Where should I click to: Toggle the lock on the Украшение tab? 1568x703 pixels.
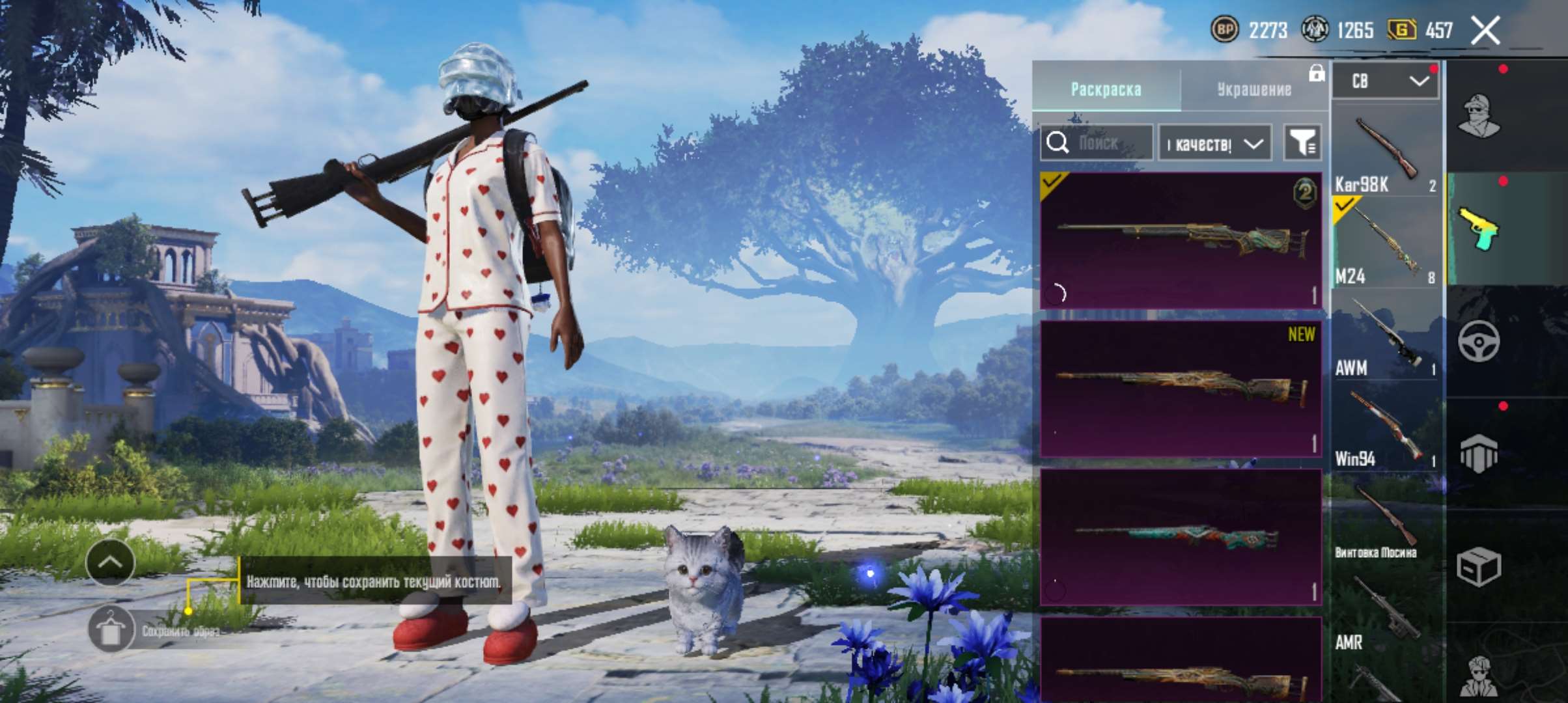click(x=1316, y=75)
